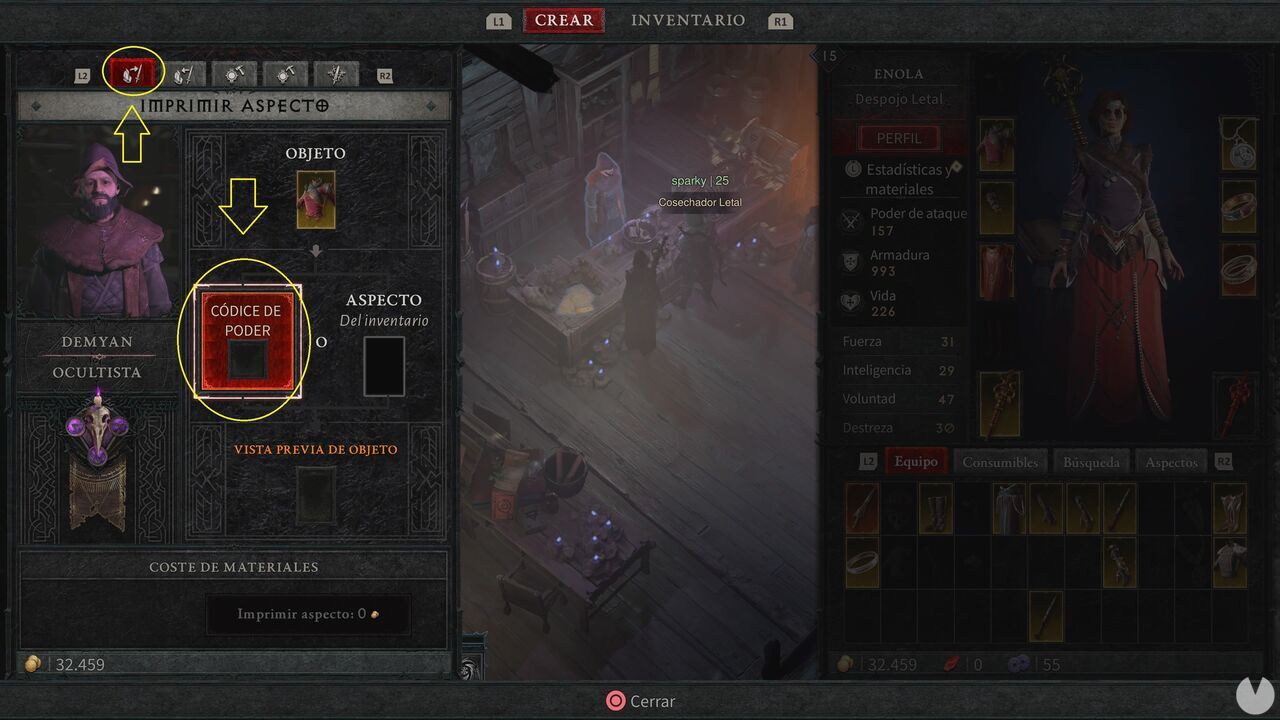The width and height of the screenshot is (1280, 720).
Task: Select the Códice de Poder book slot
Action: (x=247, y=340)
